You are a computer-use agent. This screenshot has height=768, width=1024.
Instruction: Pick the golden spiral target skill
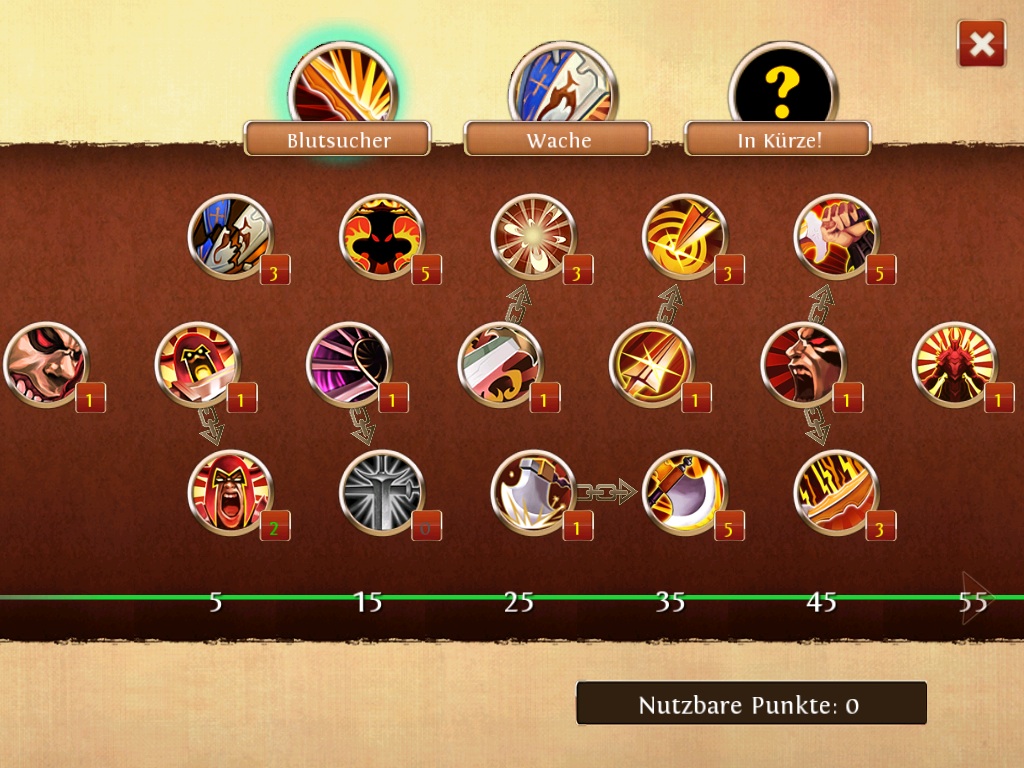pos(684,237)
